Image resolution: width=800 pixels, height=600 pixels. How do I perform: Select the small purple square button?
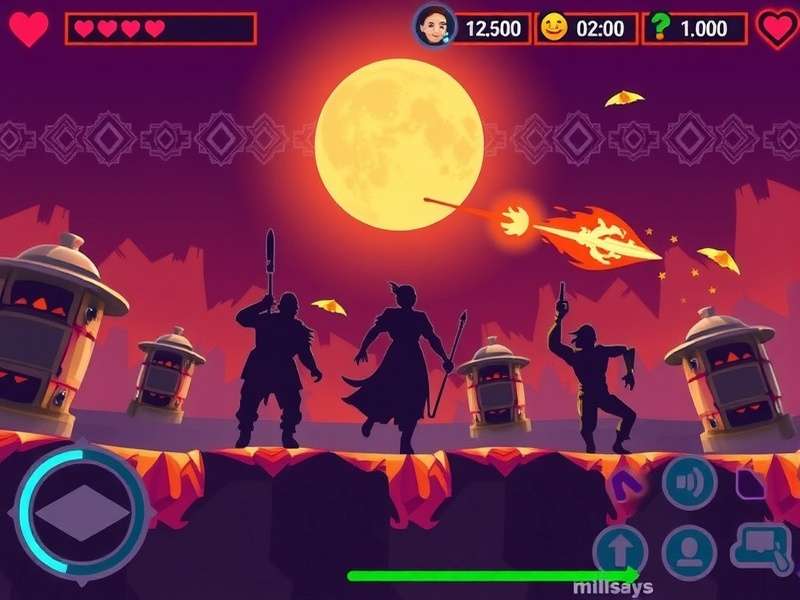click(x=751, y=484)
